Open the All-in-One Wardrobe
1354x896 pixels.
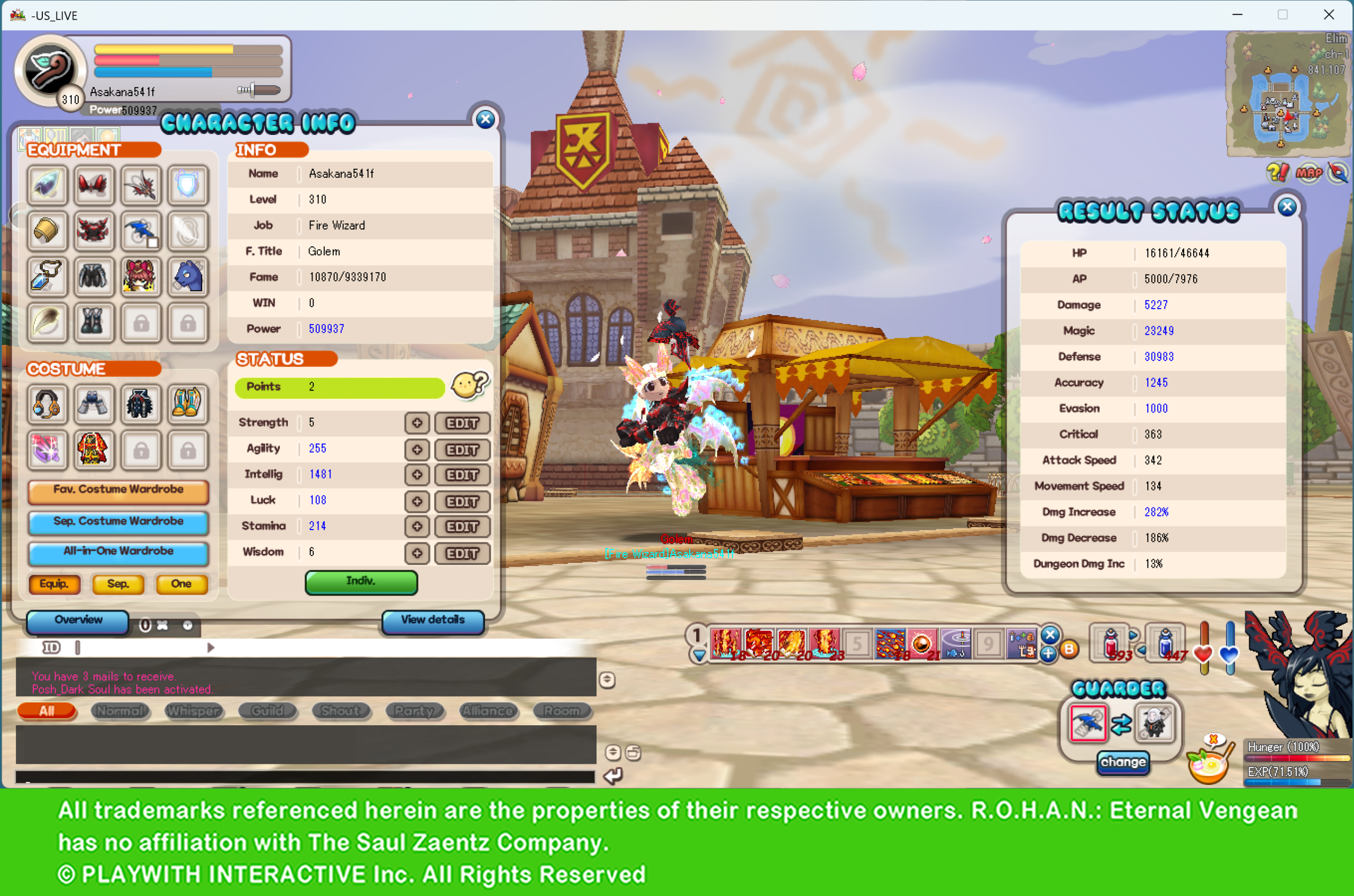click(118, 552)
